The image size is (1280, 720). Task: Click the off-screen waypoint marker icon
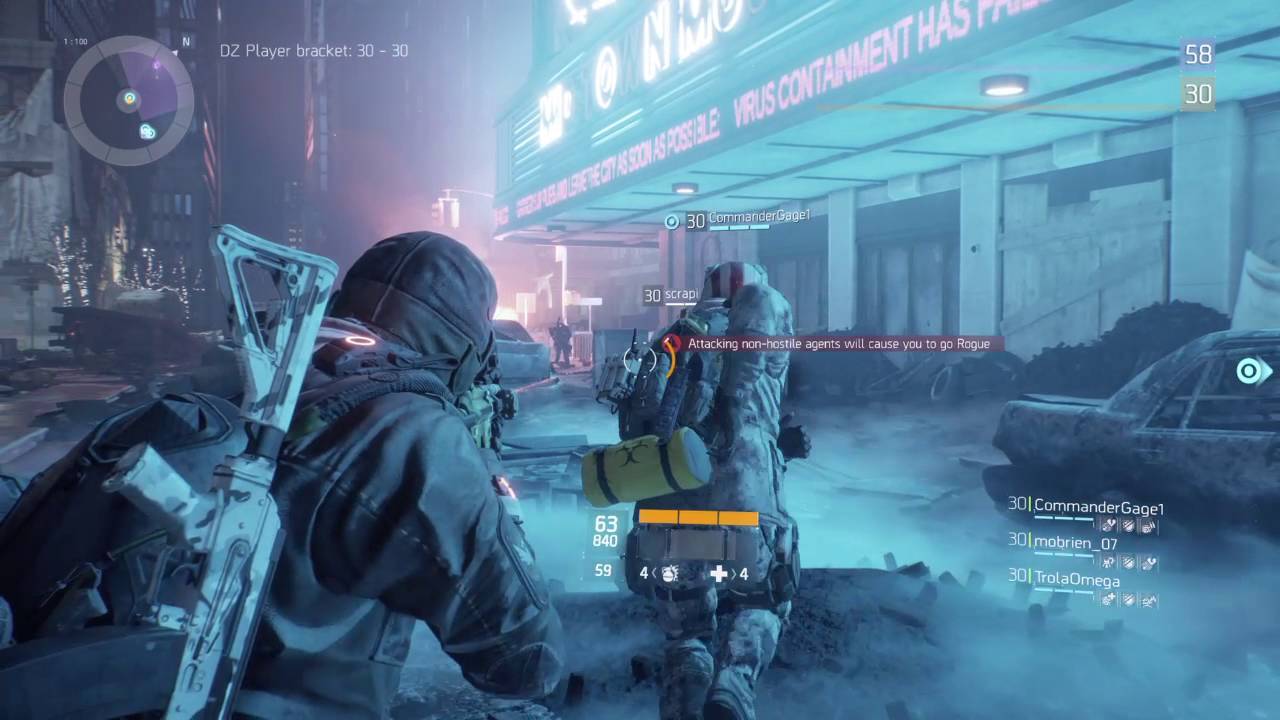click(x=1250, y=372)
